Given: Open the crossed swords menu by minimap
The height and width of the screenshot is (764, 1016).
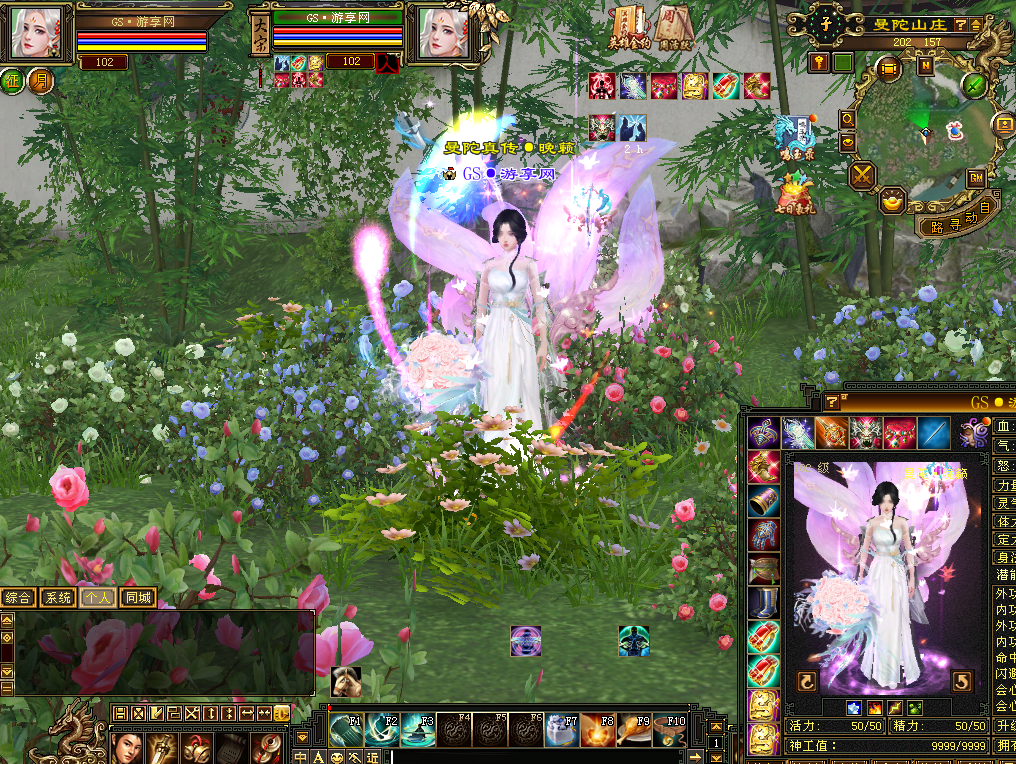Looking at the screenshot, I should point(862,177).
